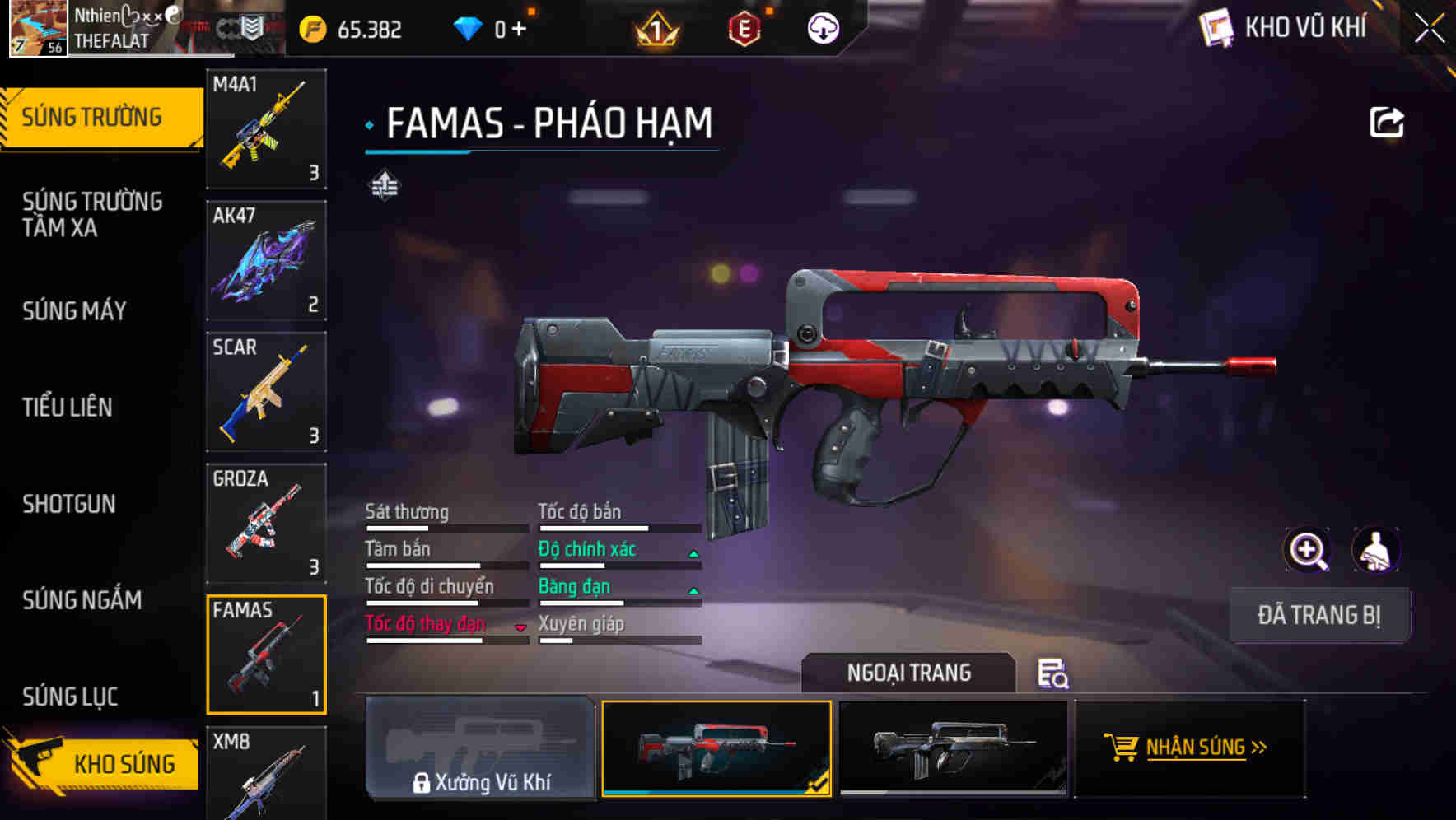Switch to Súng Ngắm category

click(x=82, y=600)
